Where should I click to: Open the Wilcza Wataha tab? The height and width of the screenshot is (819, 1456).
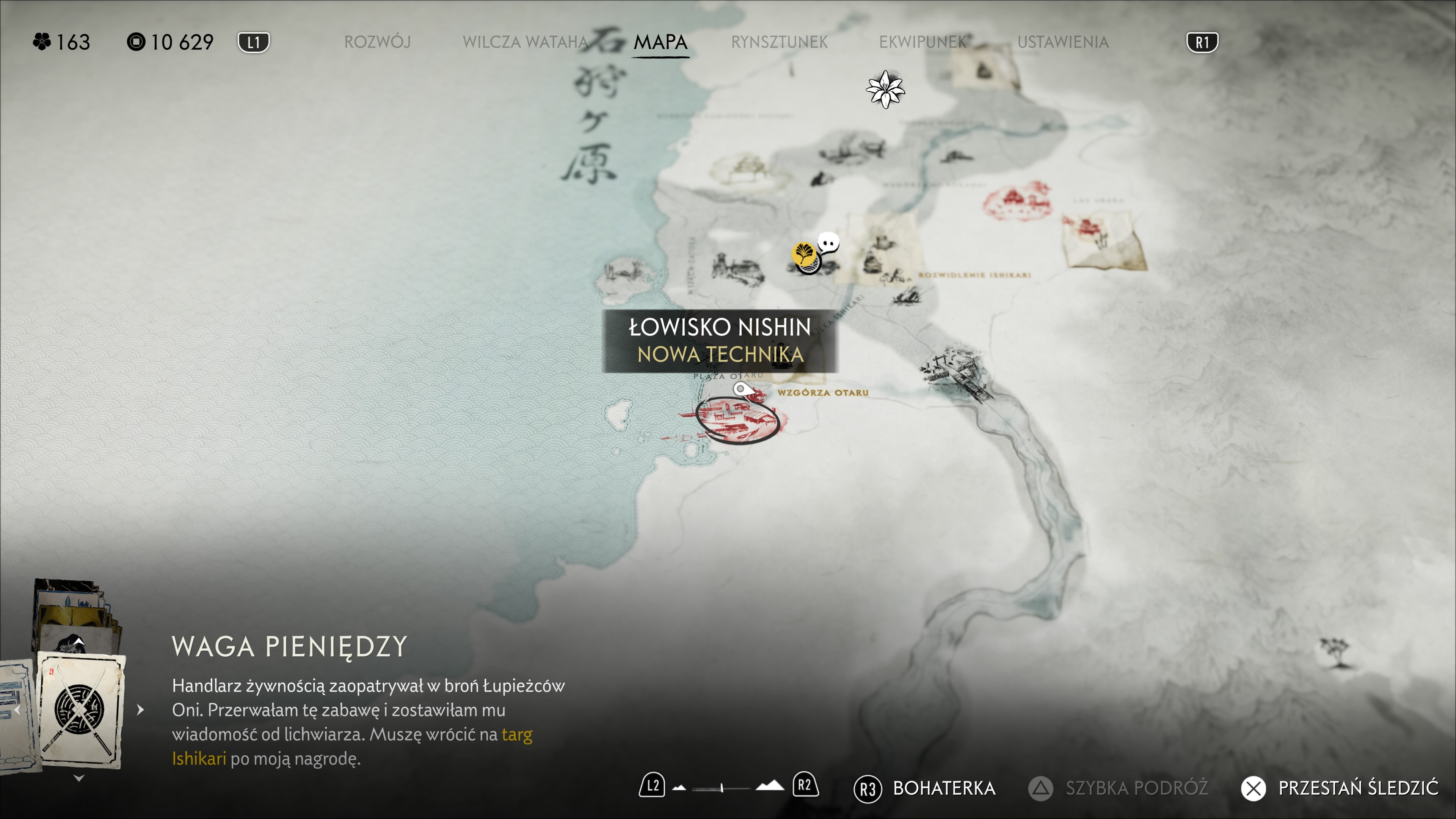click(x=525, y=42)
